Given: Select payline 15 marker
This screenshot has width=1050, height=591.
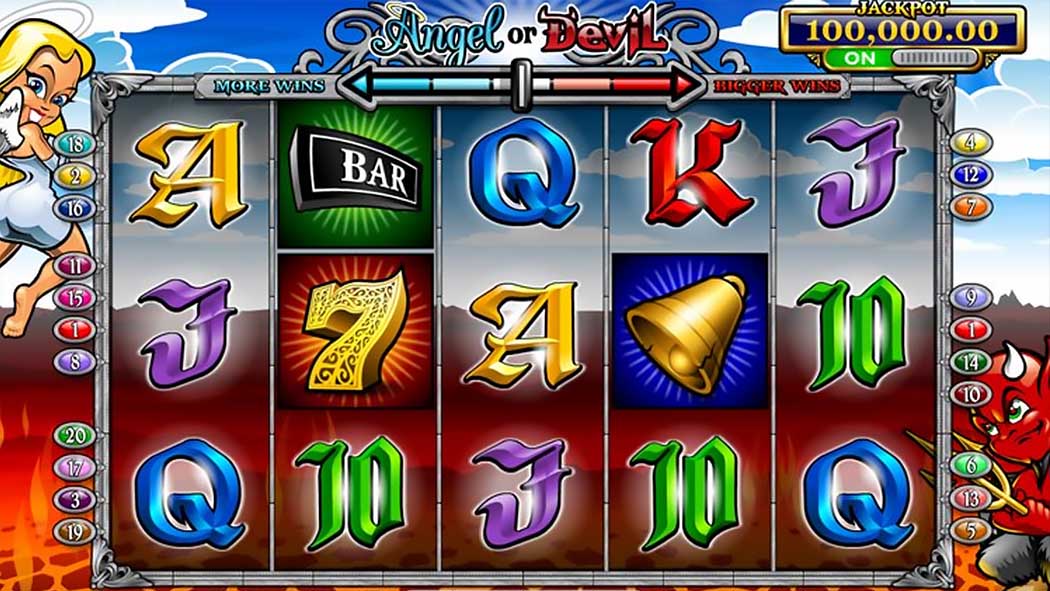Looking at the screenshot, I should pyautogui.click(x=75, y=298).
